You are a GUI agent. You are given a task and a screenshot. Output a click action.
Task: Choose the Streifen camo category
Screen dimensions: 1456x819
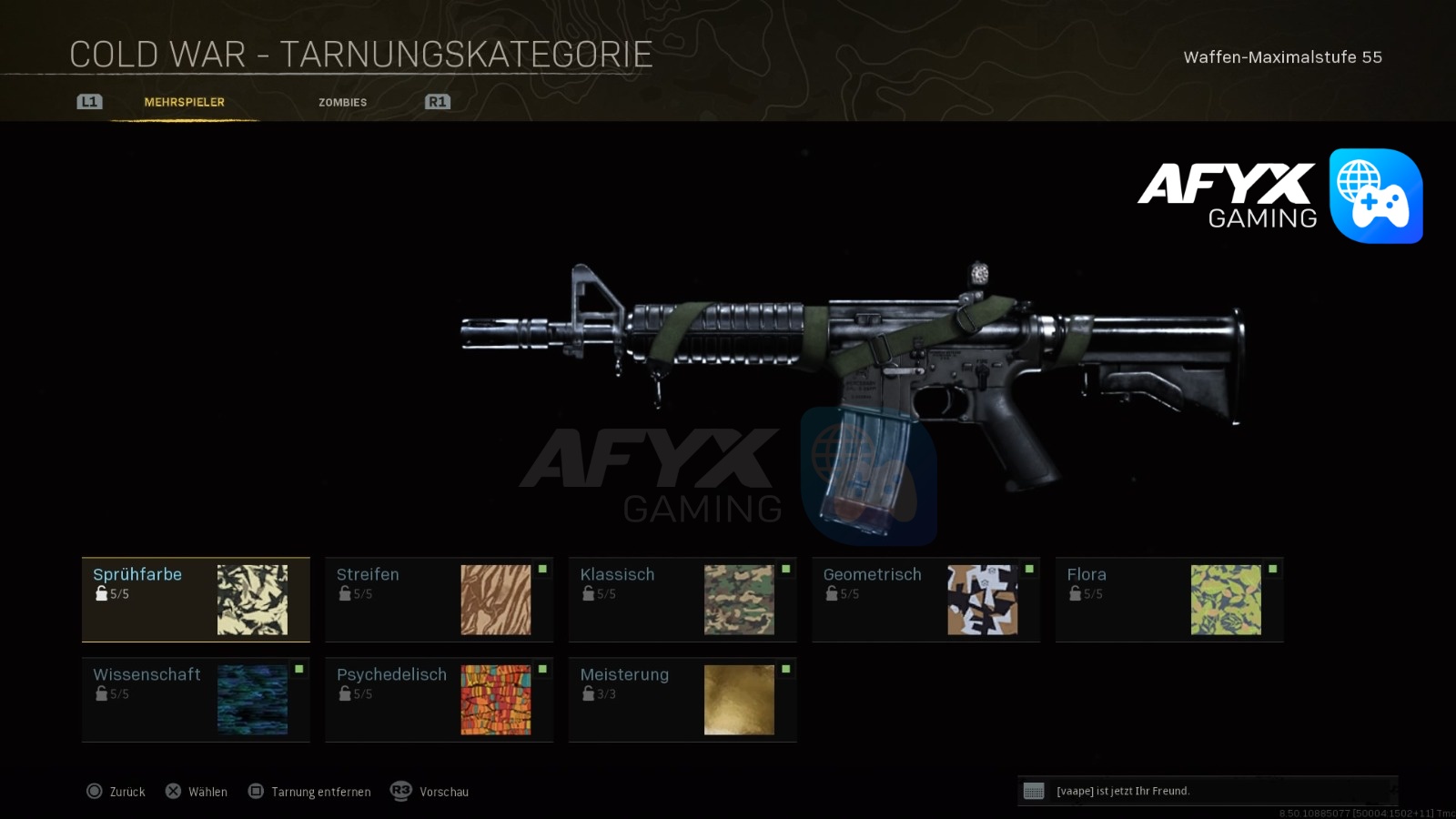pyautogui.click(x=439, y=600)
